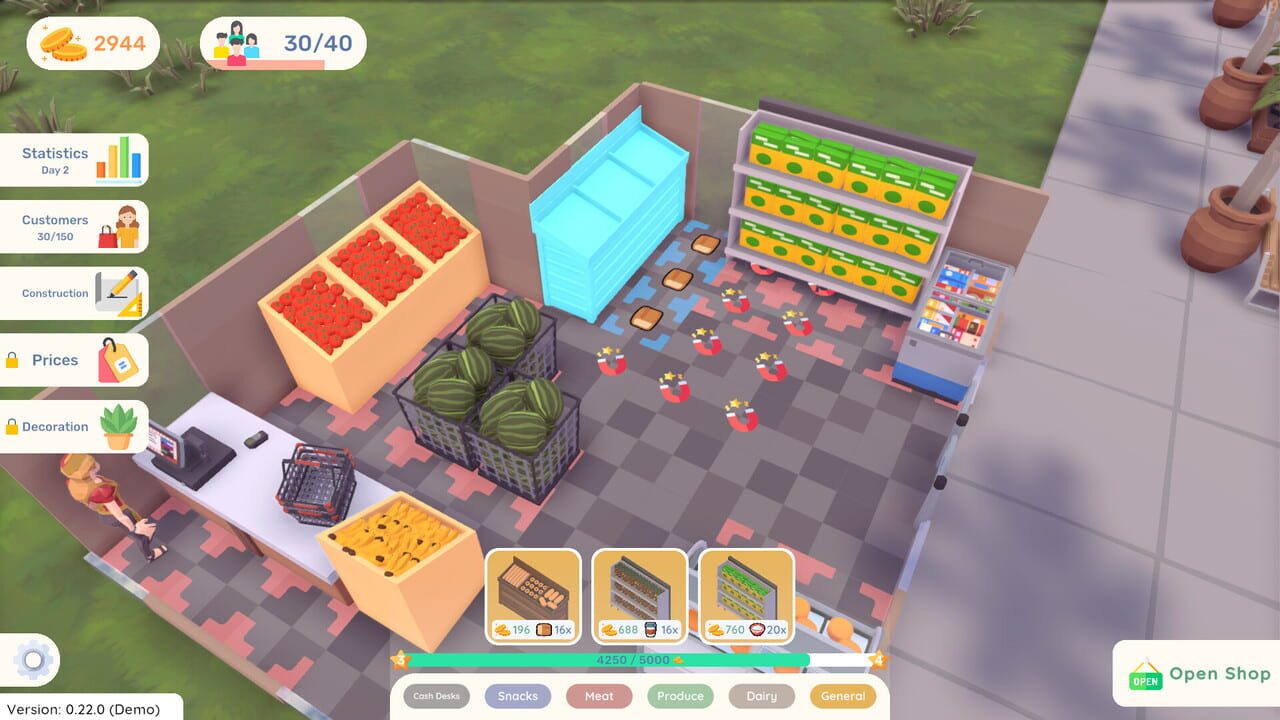Screen dimensions: 1280x720
Task: Switch to the Snacks category tab
Action: [517, 696]
